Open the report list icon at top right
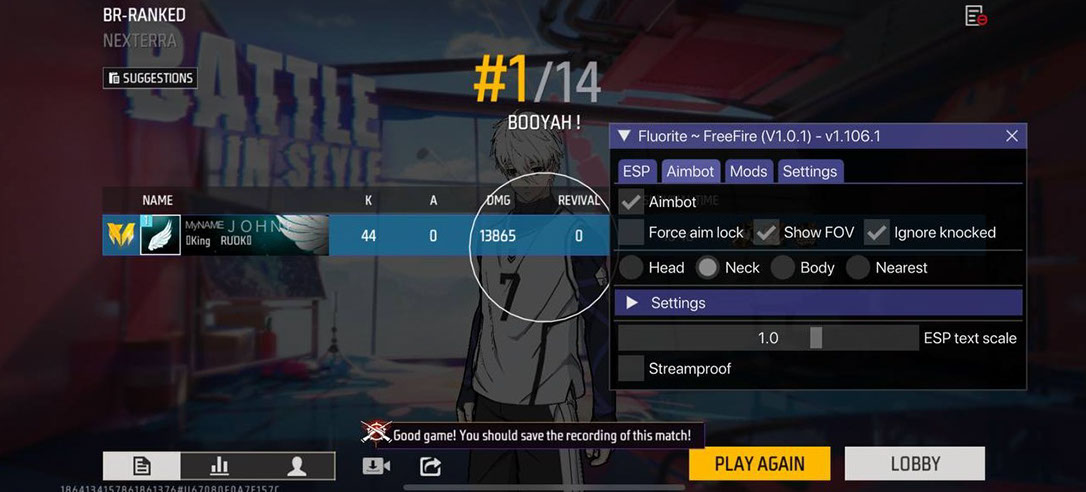Image resolution: width=1086 pixels, height=492 pixels. [975, 16]
